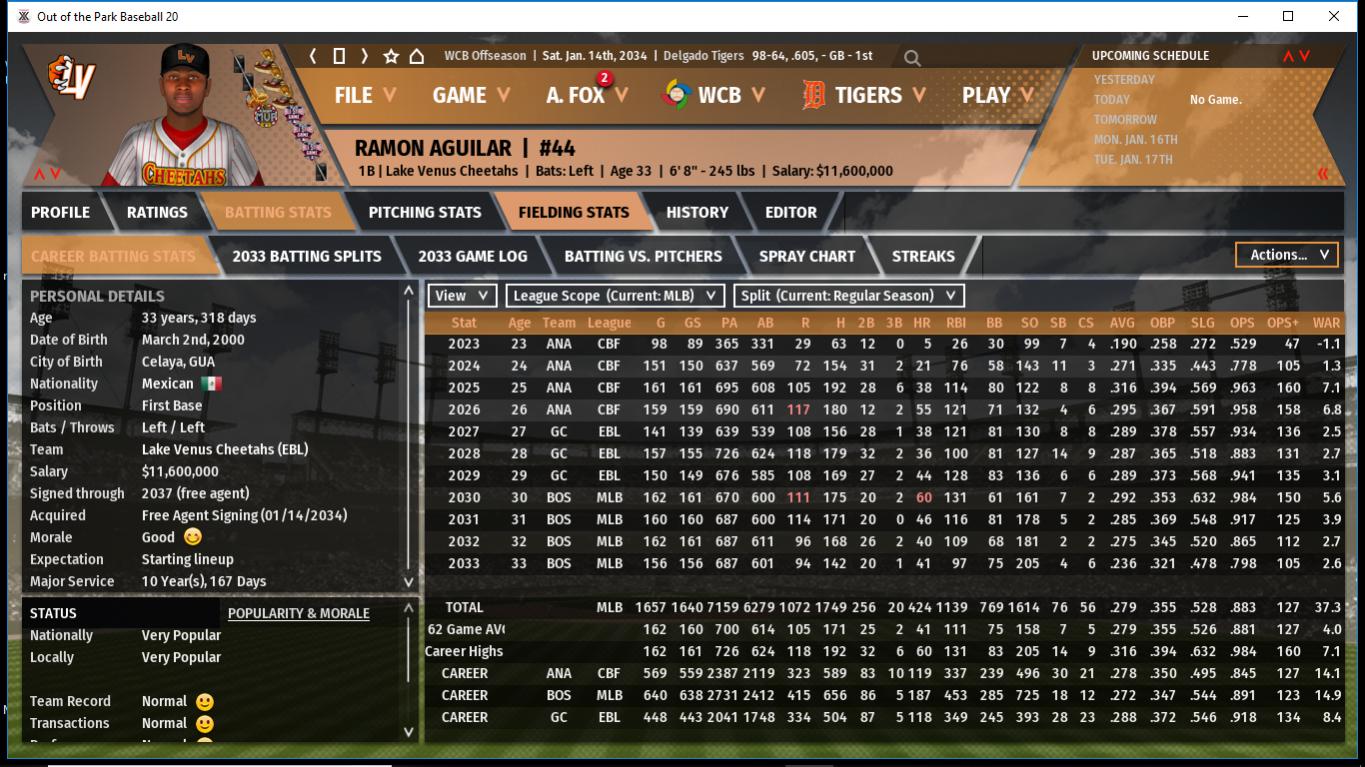Switch to the RATINGS tab
This screenshot has width=1365, height=767.
[157, 212]
